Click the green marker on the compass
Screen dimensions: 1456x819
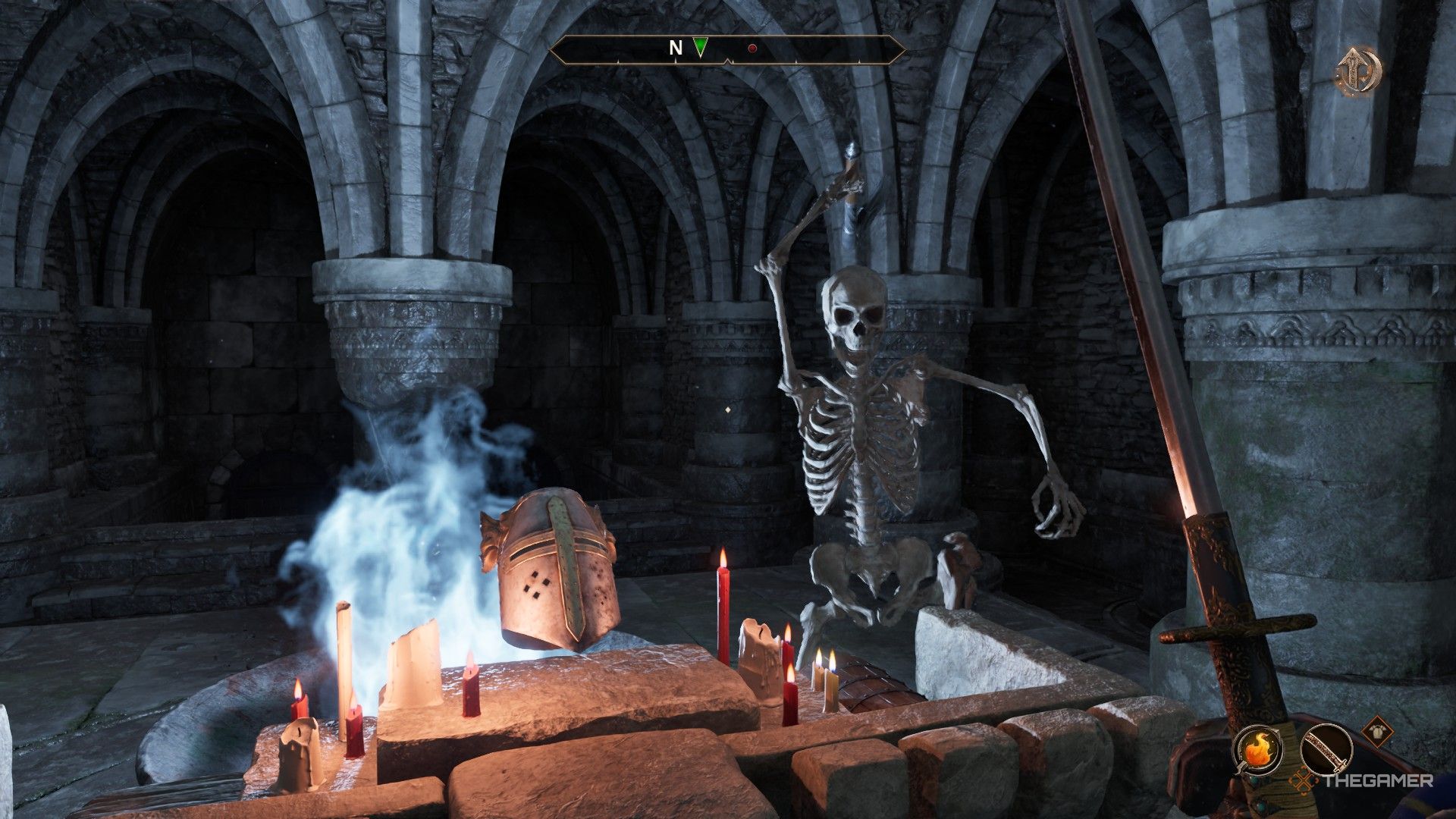tap(700, 48)
